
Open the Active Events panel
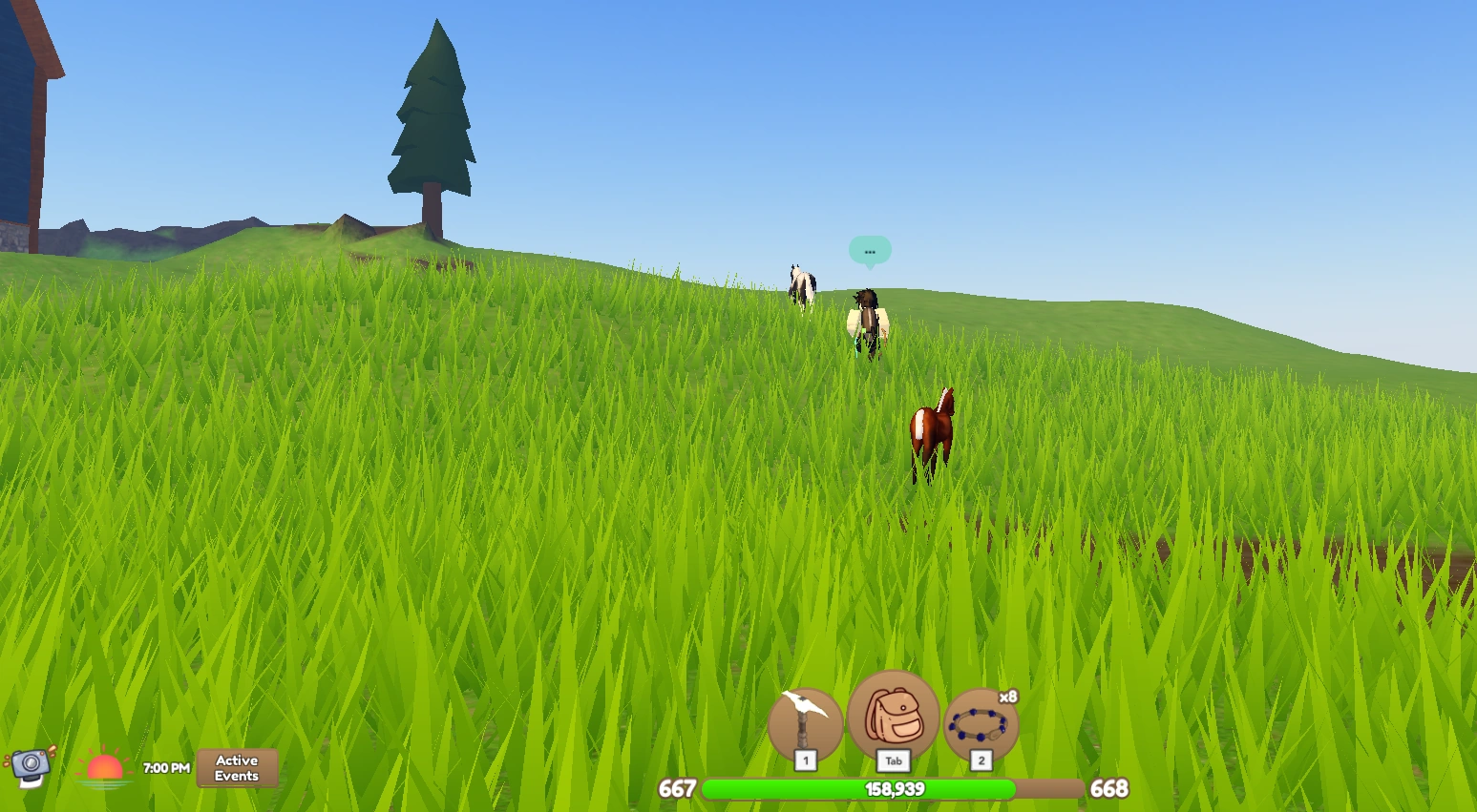236,767
